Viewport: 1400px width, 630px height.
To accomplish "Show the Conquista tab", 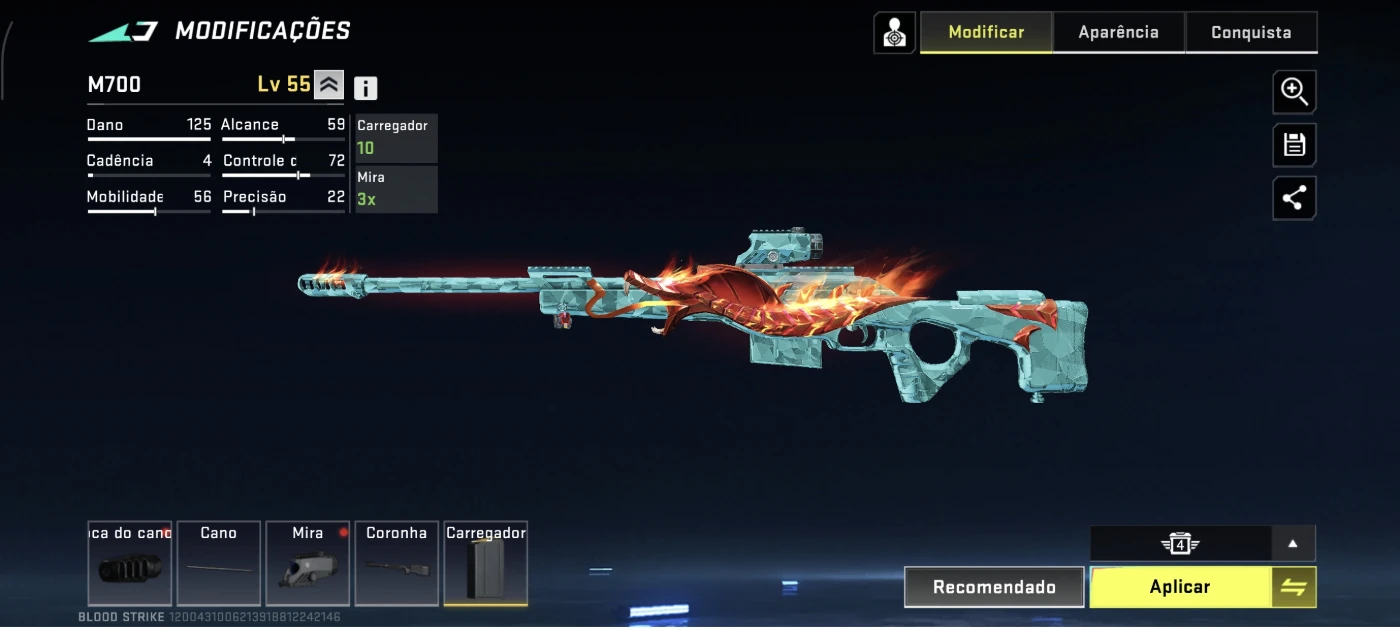I will pyautogui.click(x=1251, y=32).
